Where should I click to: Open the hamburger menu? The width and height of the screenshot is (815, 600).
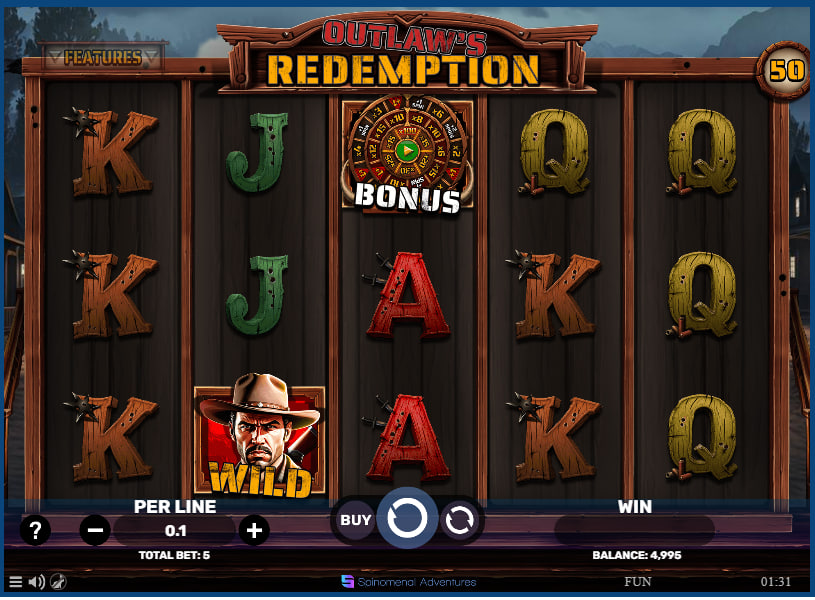coord(15,581)
